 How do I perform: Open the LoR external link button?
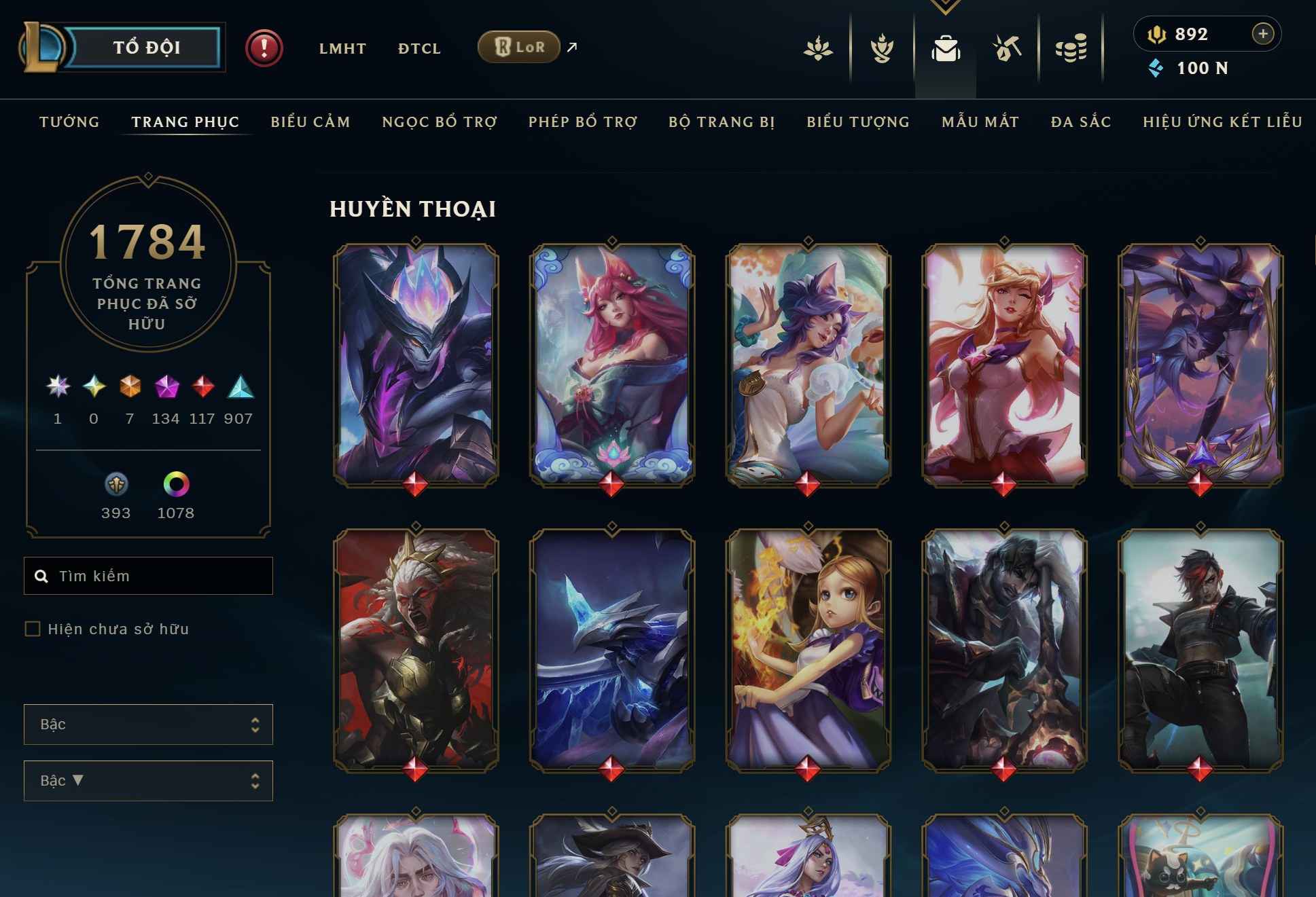coord(519,47)
